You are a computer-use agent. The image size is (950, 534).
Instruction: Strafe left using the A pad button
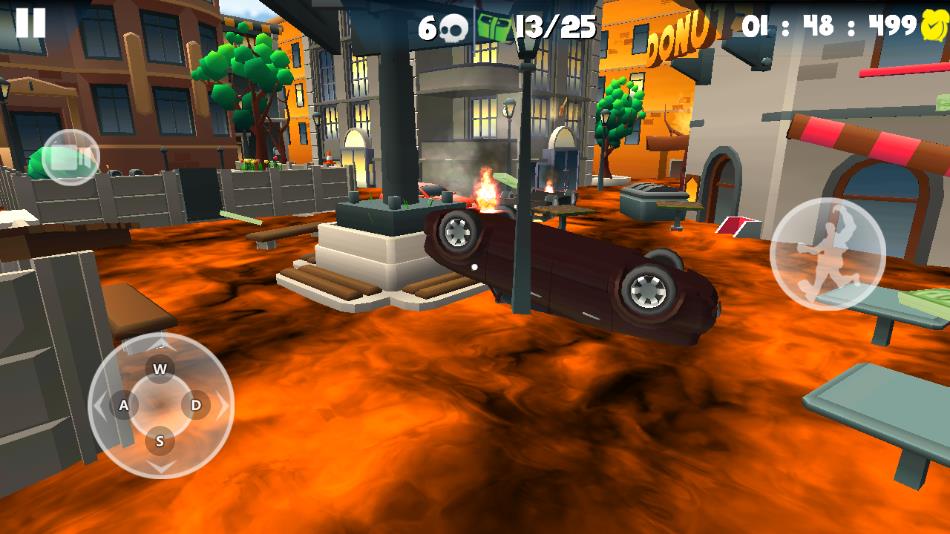(125, 405)
